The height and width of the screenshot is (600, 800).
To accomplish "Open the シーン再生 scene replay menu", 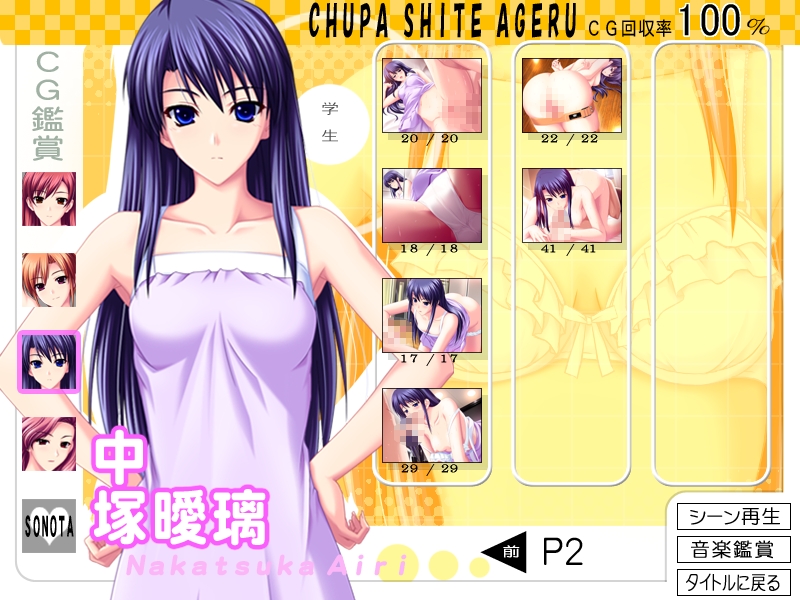I will coord(734,517).
